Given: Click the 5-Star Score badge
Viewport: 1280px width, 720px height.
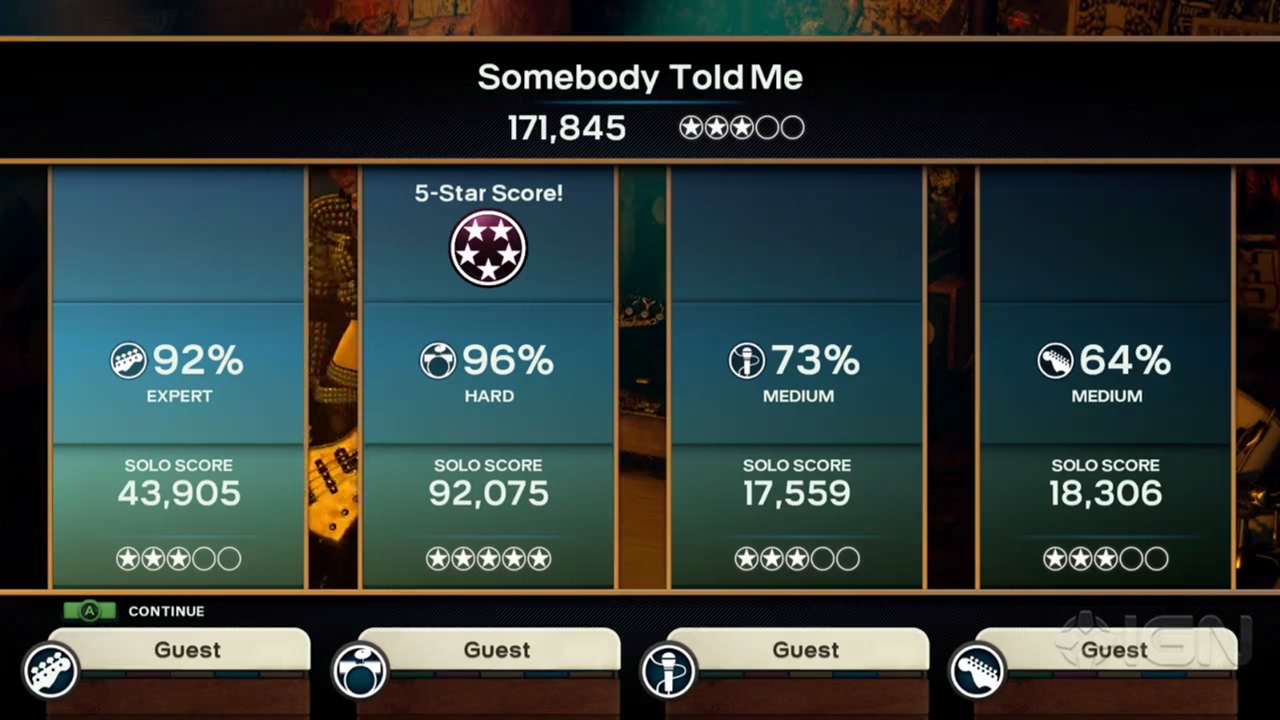Looking at the screenshot, I should (488, 248).
